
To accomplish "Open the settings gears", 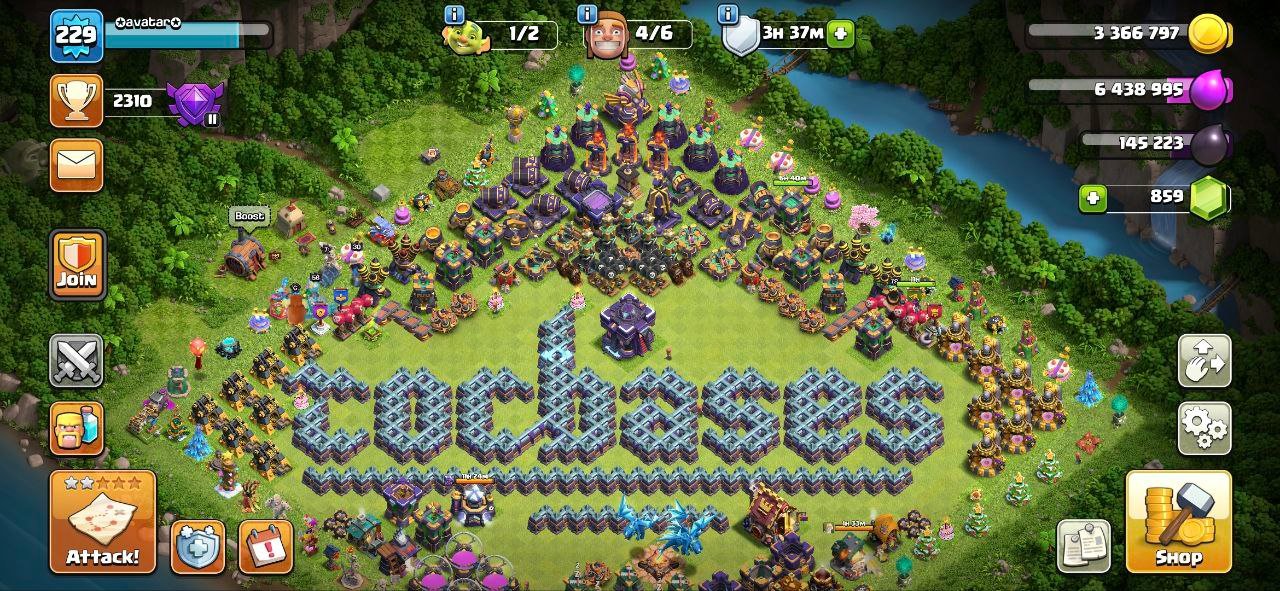I will pos(1205,429).
